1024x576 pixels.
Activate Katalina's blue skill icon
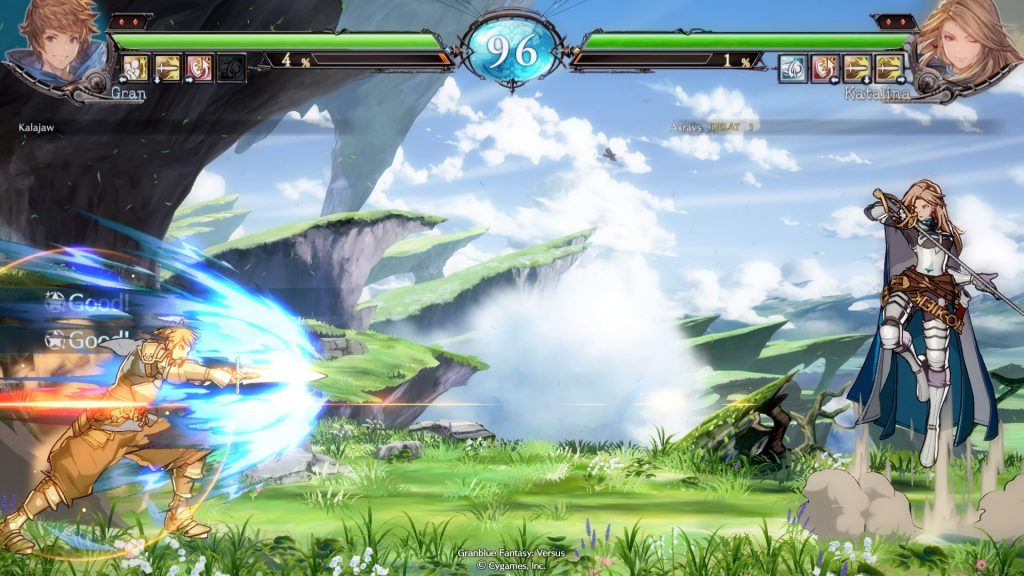click(x=793, y=68)
